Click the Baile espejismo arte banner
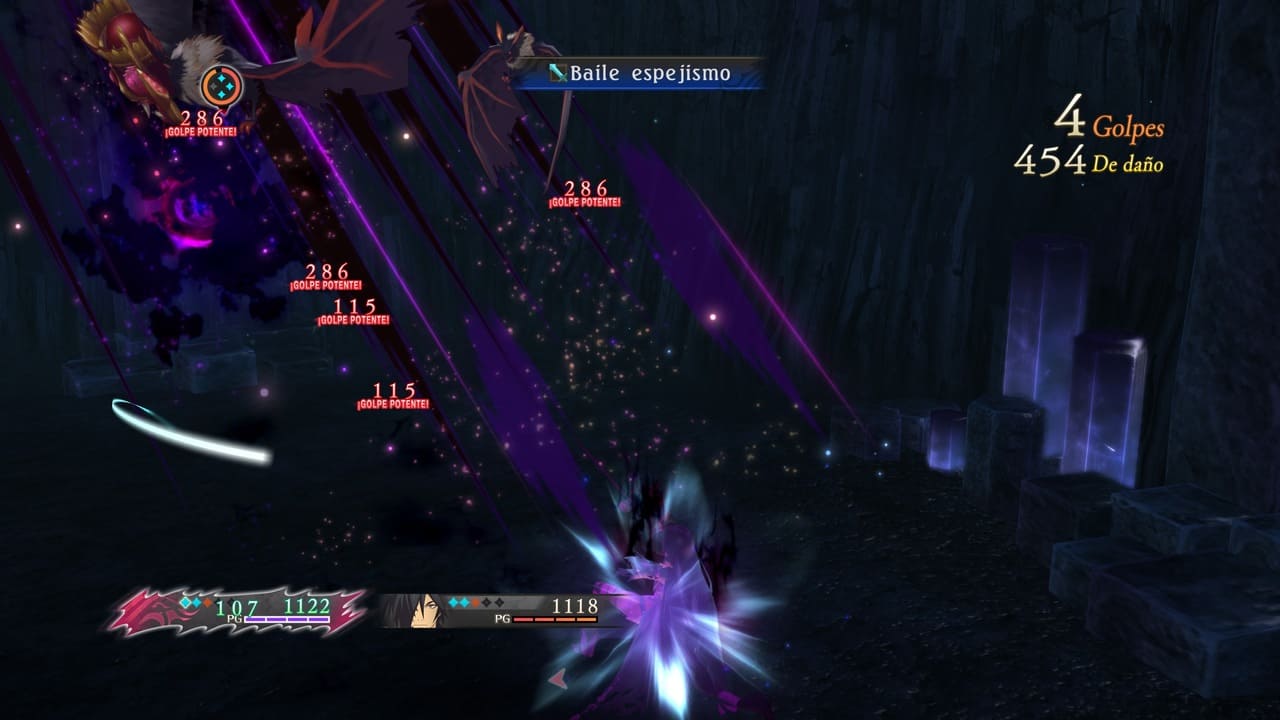The width and height of the screenshot is (1280, 720). [642, 74]
